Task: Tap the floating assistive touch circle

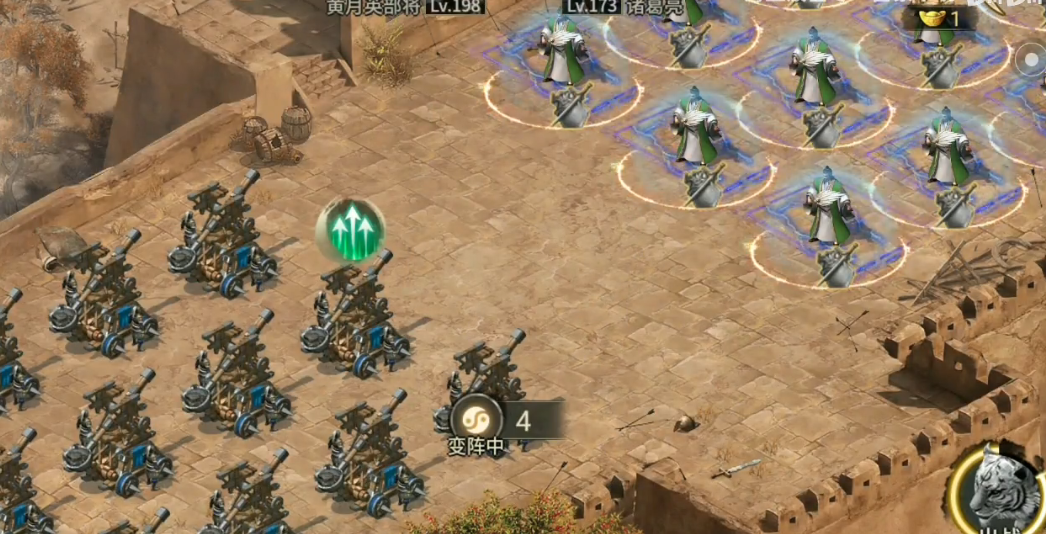Action: point(1032,62)
